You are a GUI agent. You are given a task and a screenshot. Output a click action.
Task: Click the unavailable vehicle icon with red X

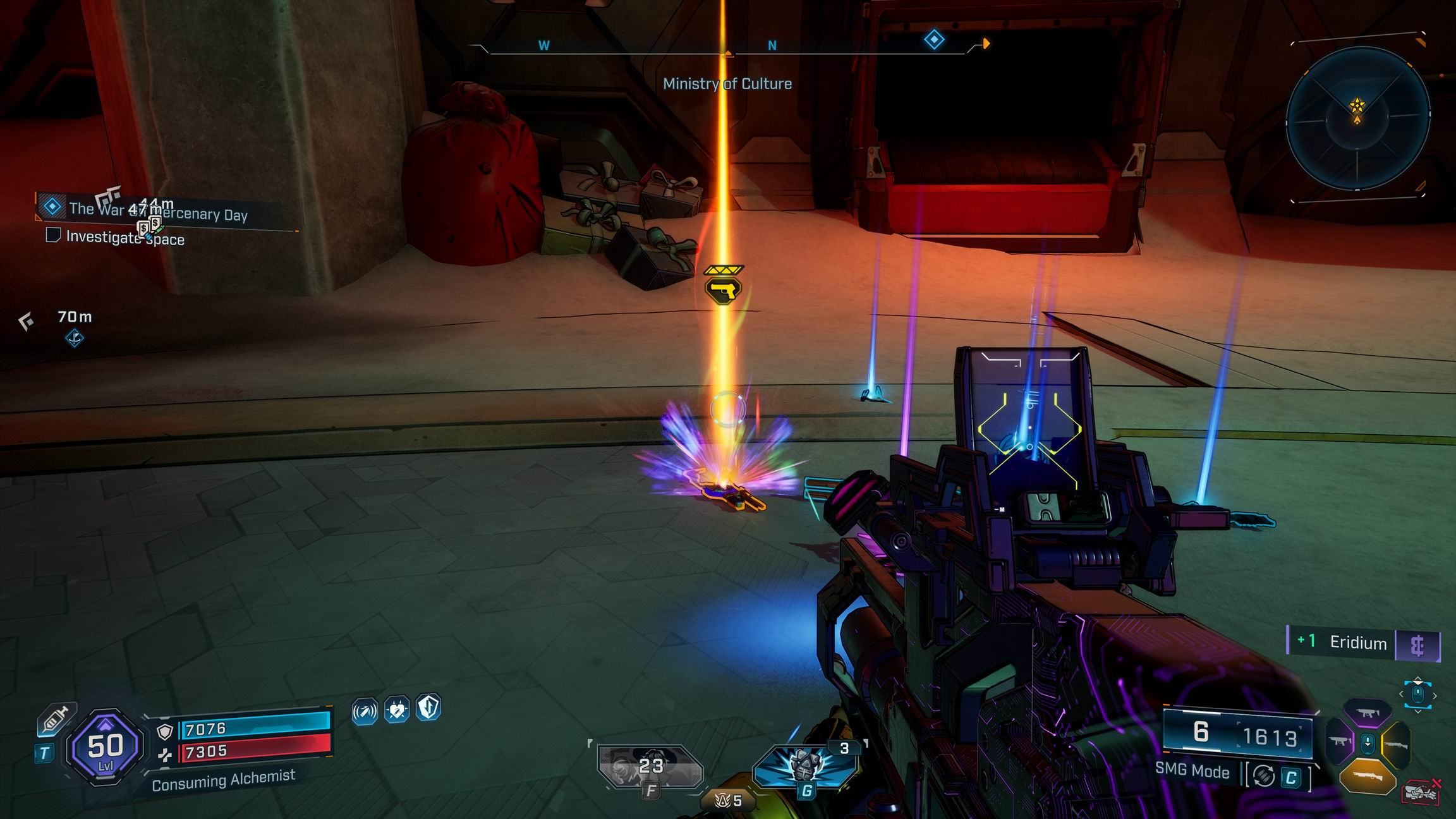1421,793
